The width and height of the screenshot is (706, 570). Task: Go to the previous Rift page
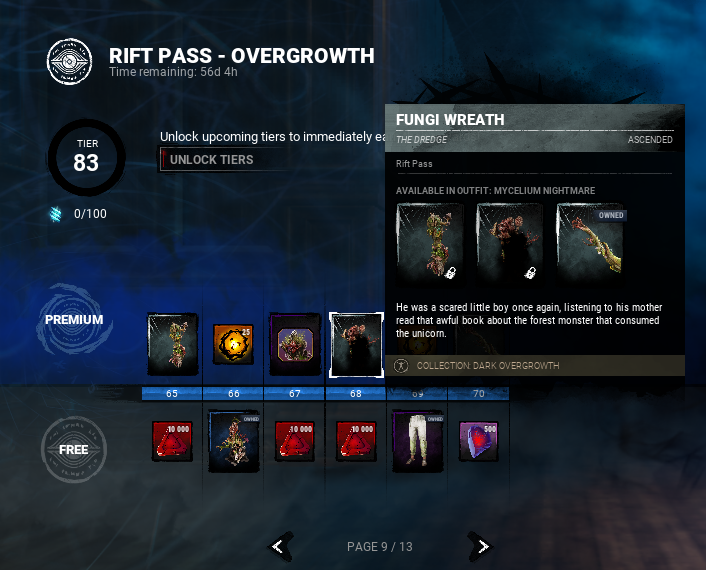[282, 546]
